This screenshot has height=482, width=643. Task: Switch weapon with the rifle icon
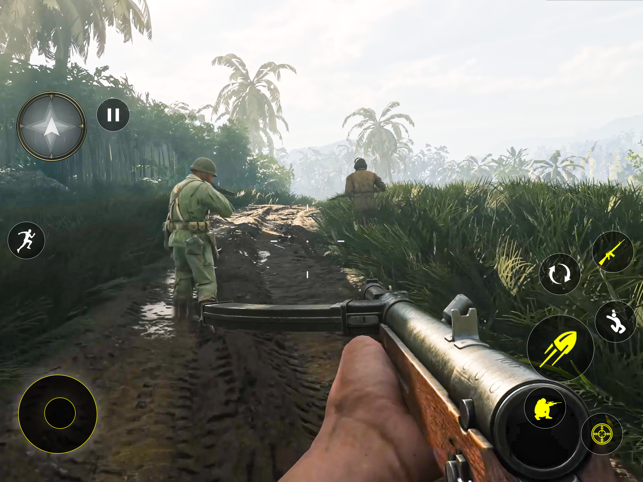611,253
